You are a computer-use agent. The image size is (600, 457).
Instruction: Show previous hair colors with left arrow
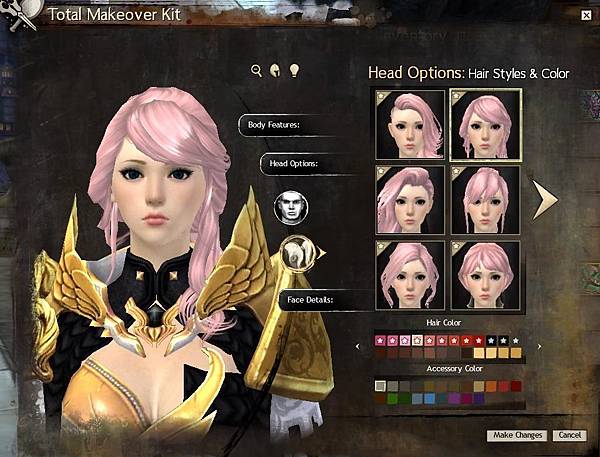(x=359, y=347)
